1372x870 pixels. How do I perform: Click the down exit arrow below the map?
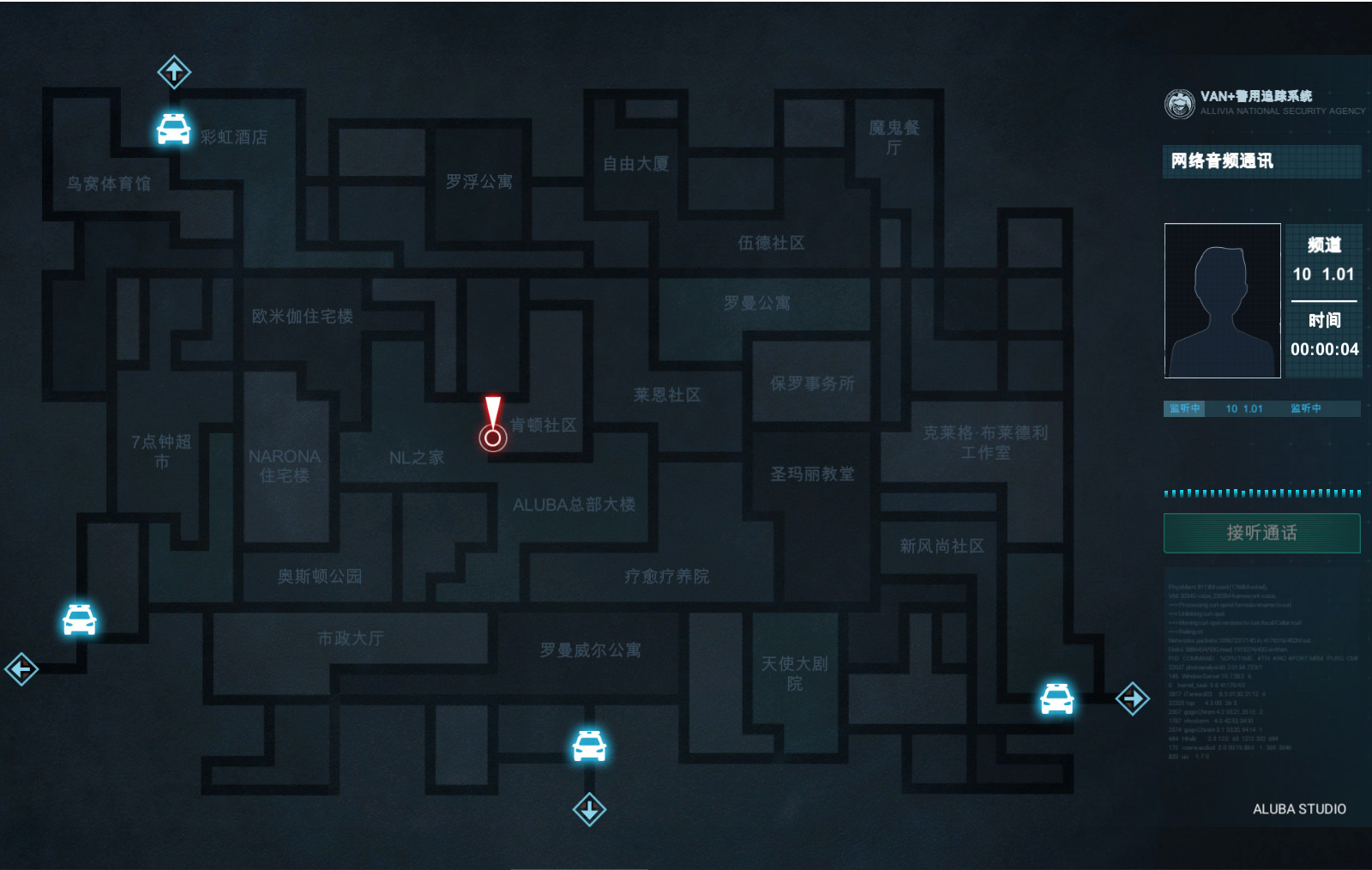(x=589, y=808)
